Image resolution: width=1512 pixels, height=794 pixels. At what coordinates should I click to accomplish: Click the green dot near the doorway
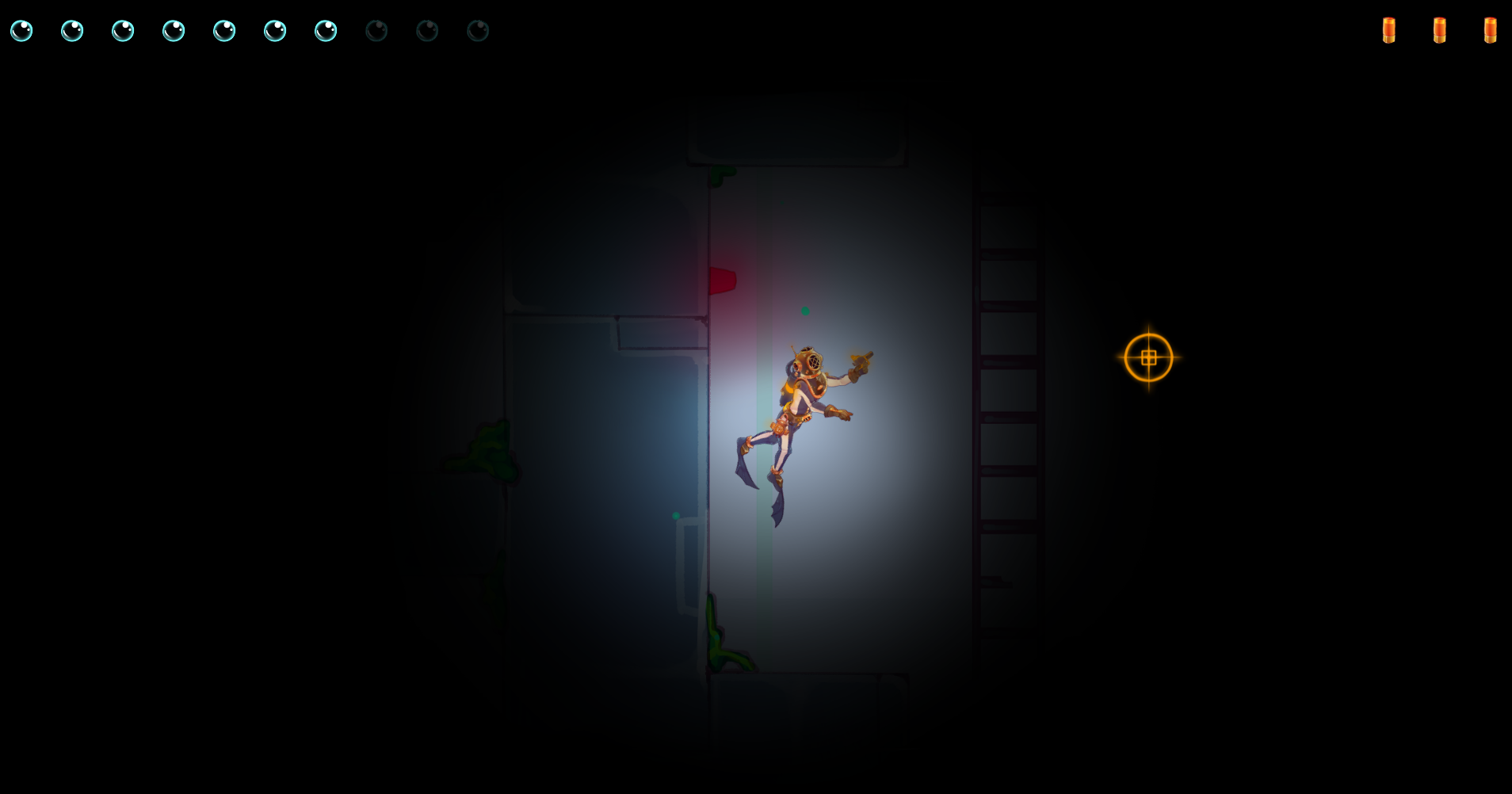675,514
